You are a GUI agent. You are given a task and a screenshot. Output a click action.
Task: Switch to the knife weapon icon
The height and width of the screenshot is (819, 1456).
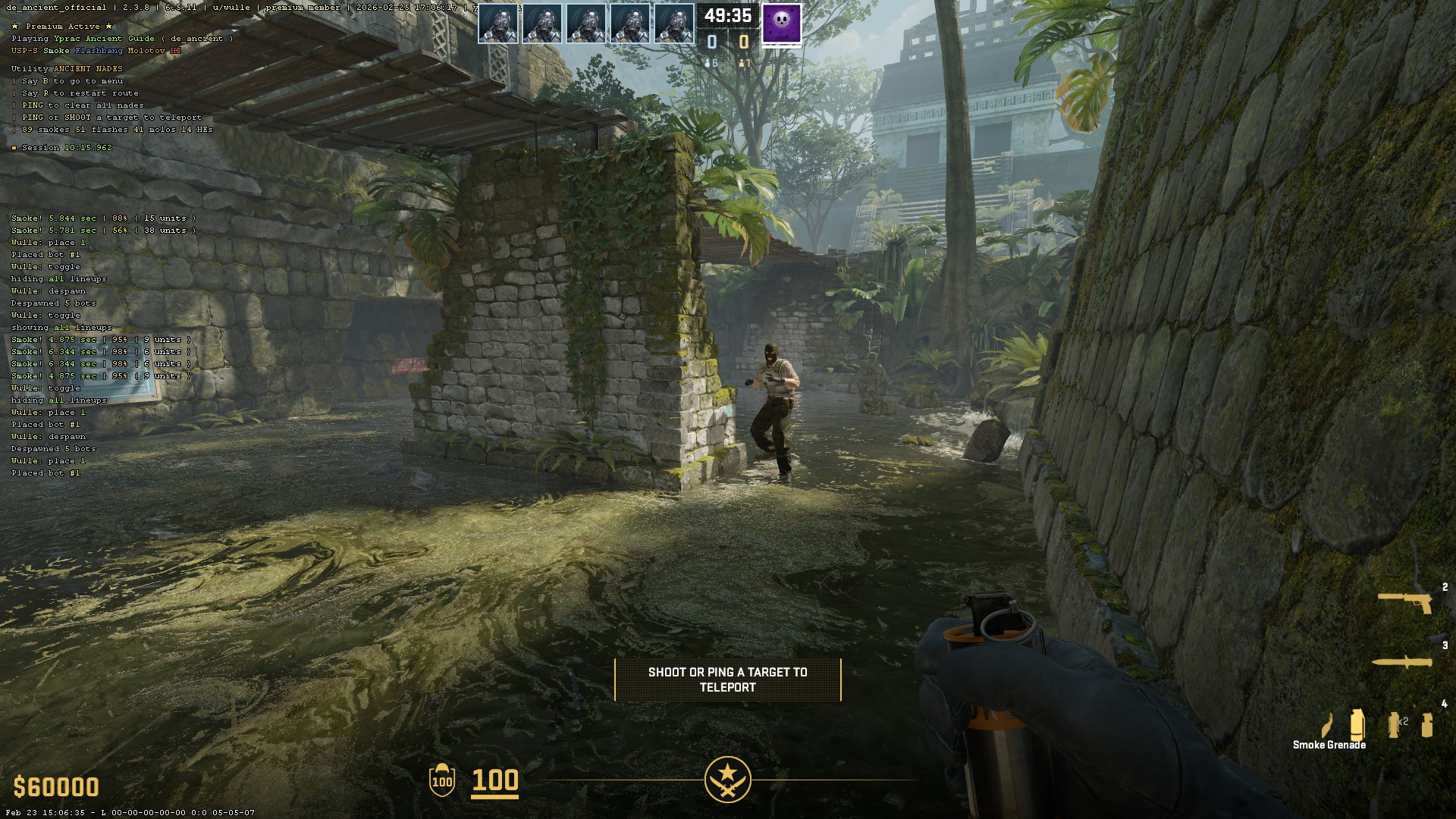click(1401, 662)
